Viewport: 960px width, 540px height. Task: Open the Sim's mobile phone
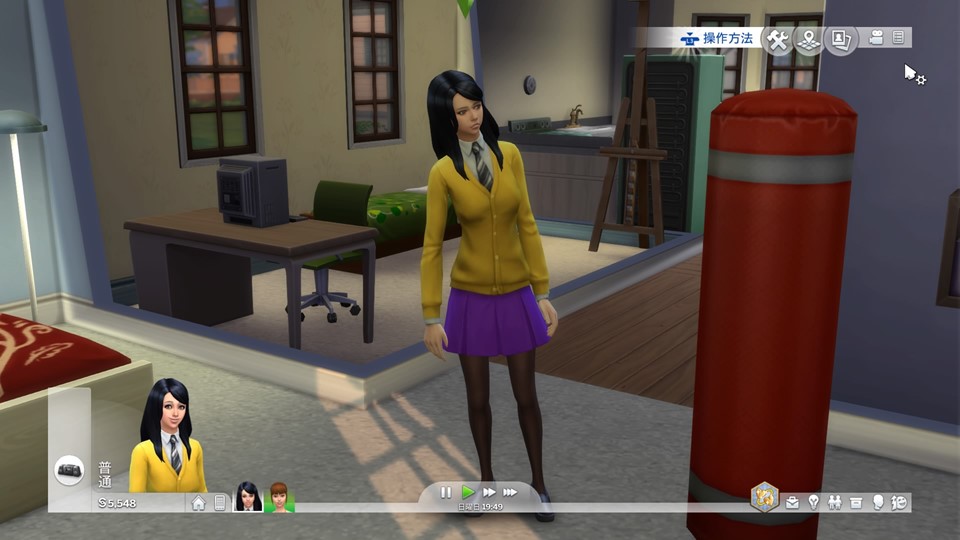click(x=220, y=503)
